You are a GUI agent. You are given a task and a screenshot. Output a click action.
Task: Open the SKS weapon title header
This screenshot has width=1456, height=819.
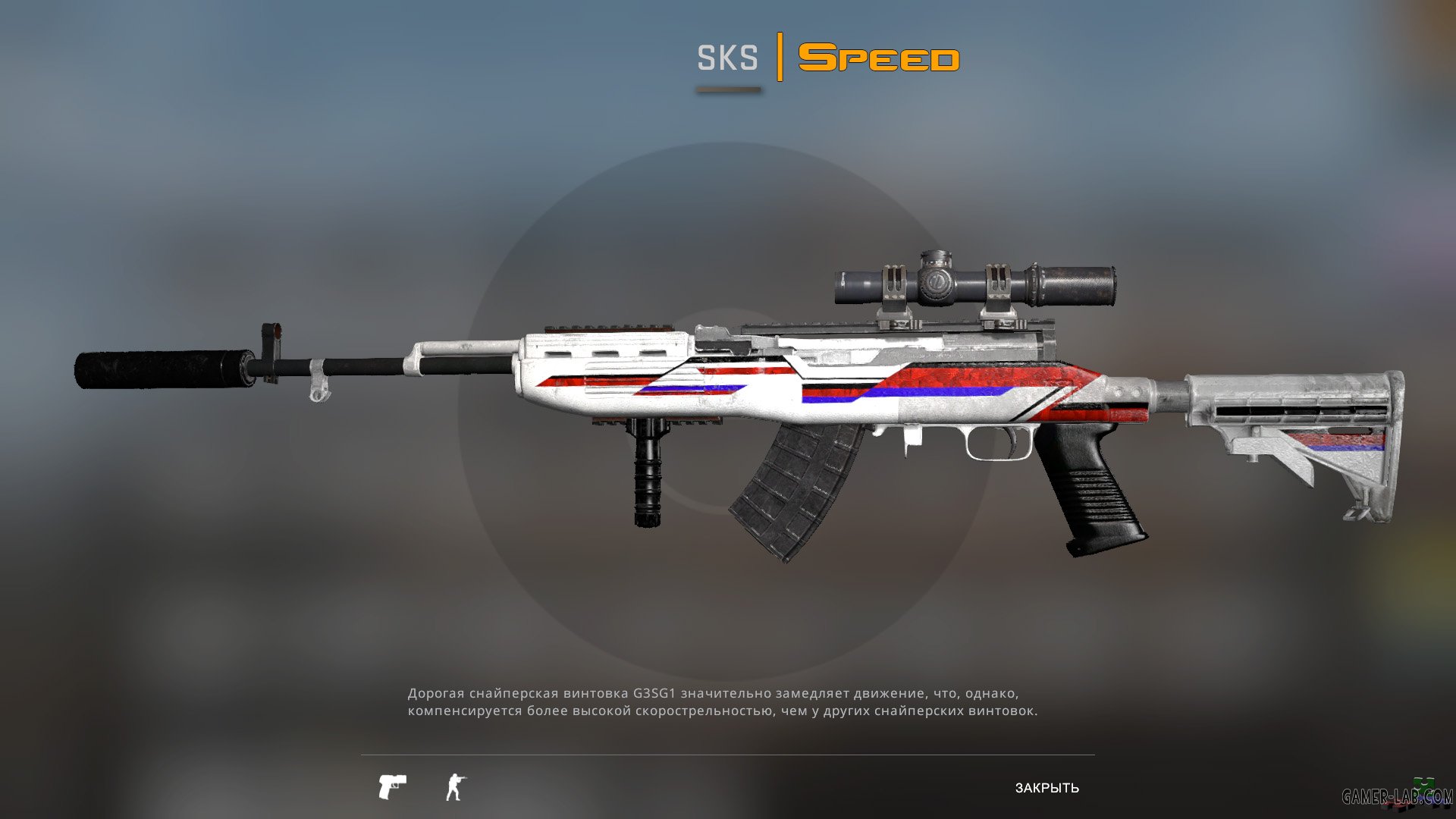[728, 57]
